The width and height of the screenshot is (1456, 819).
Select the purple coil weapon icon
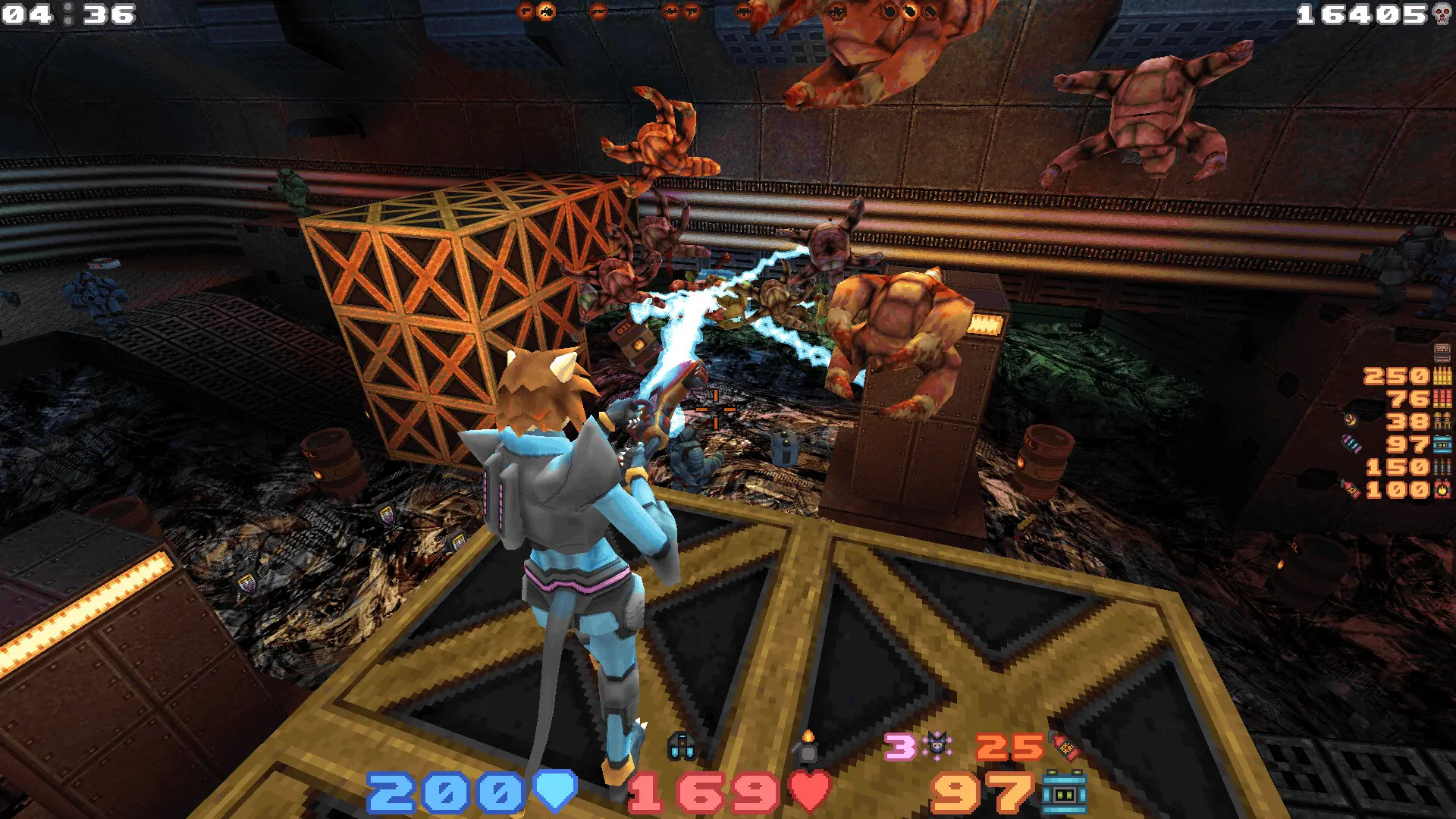point(1351,444)
